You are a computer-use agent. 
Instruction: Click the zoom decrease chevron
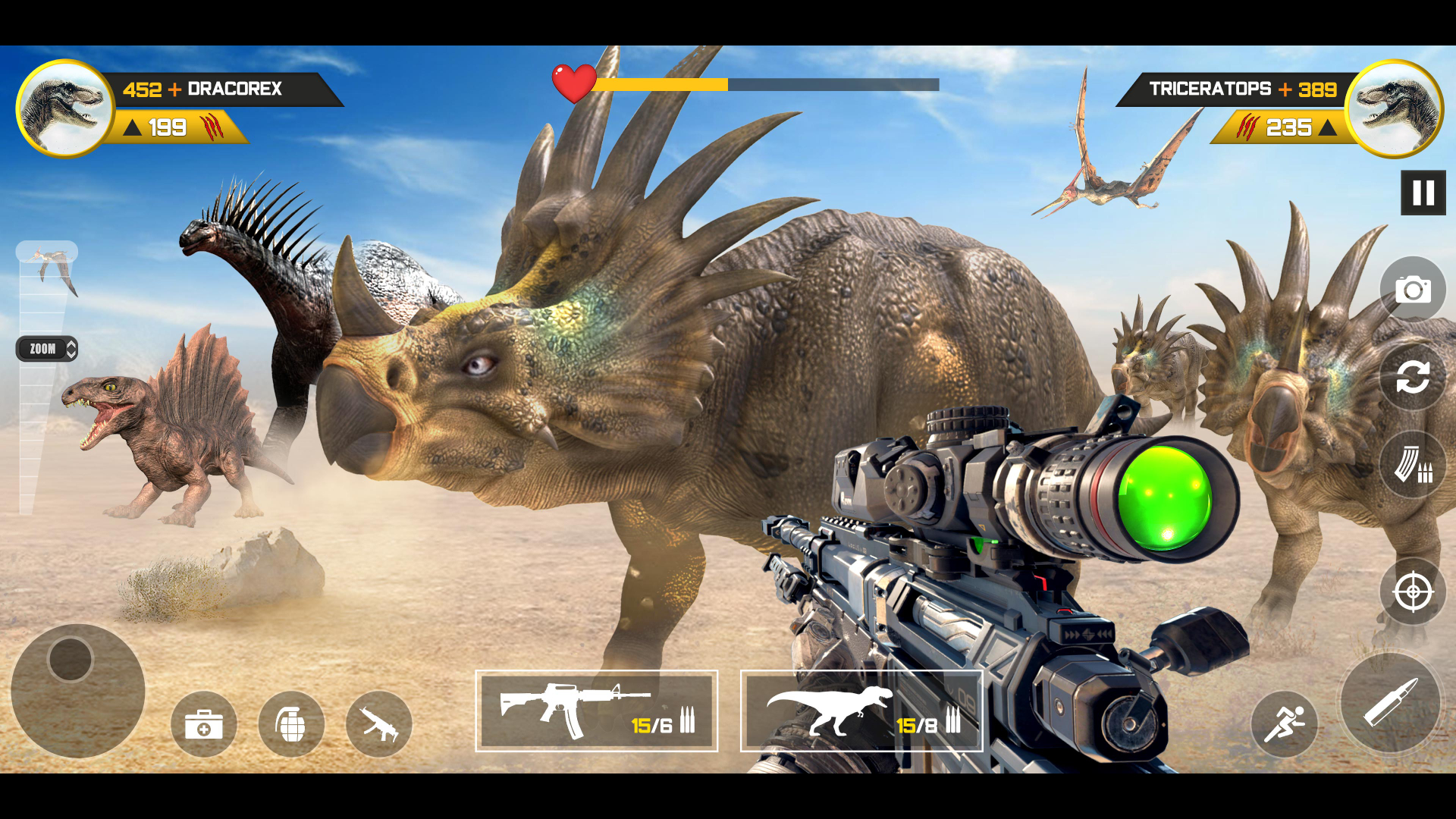71,354
